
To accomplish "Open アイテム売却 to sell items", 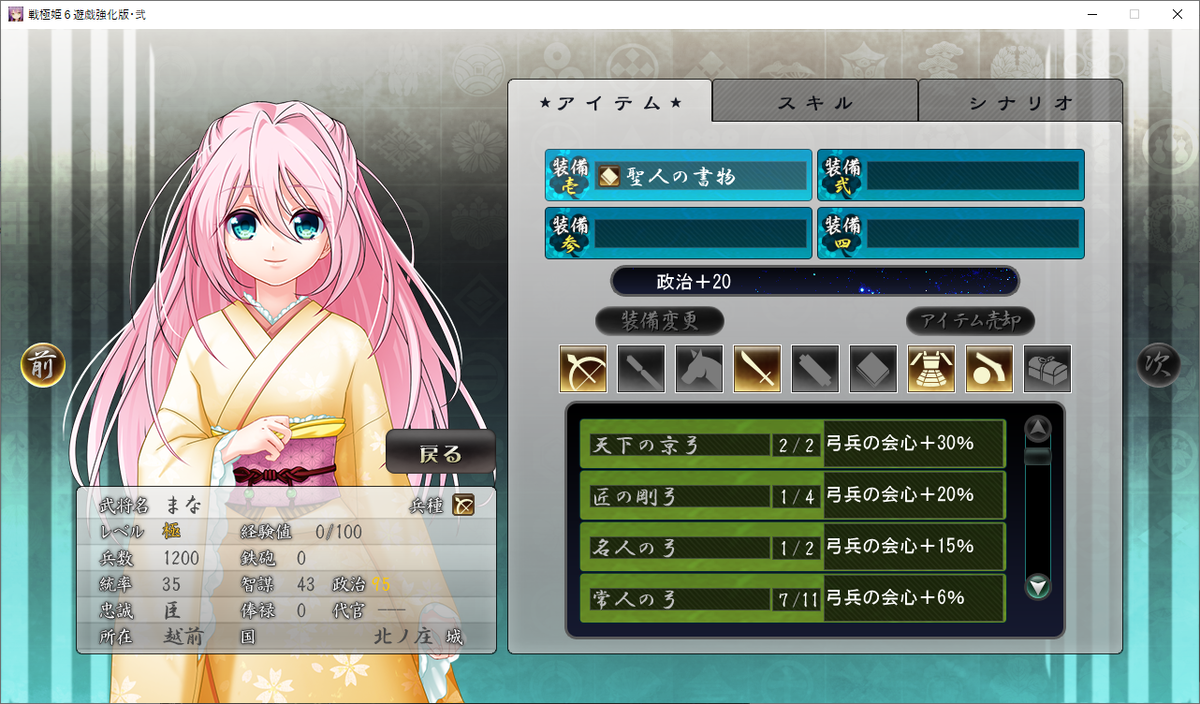I will point(970,321).
